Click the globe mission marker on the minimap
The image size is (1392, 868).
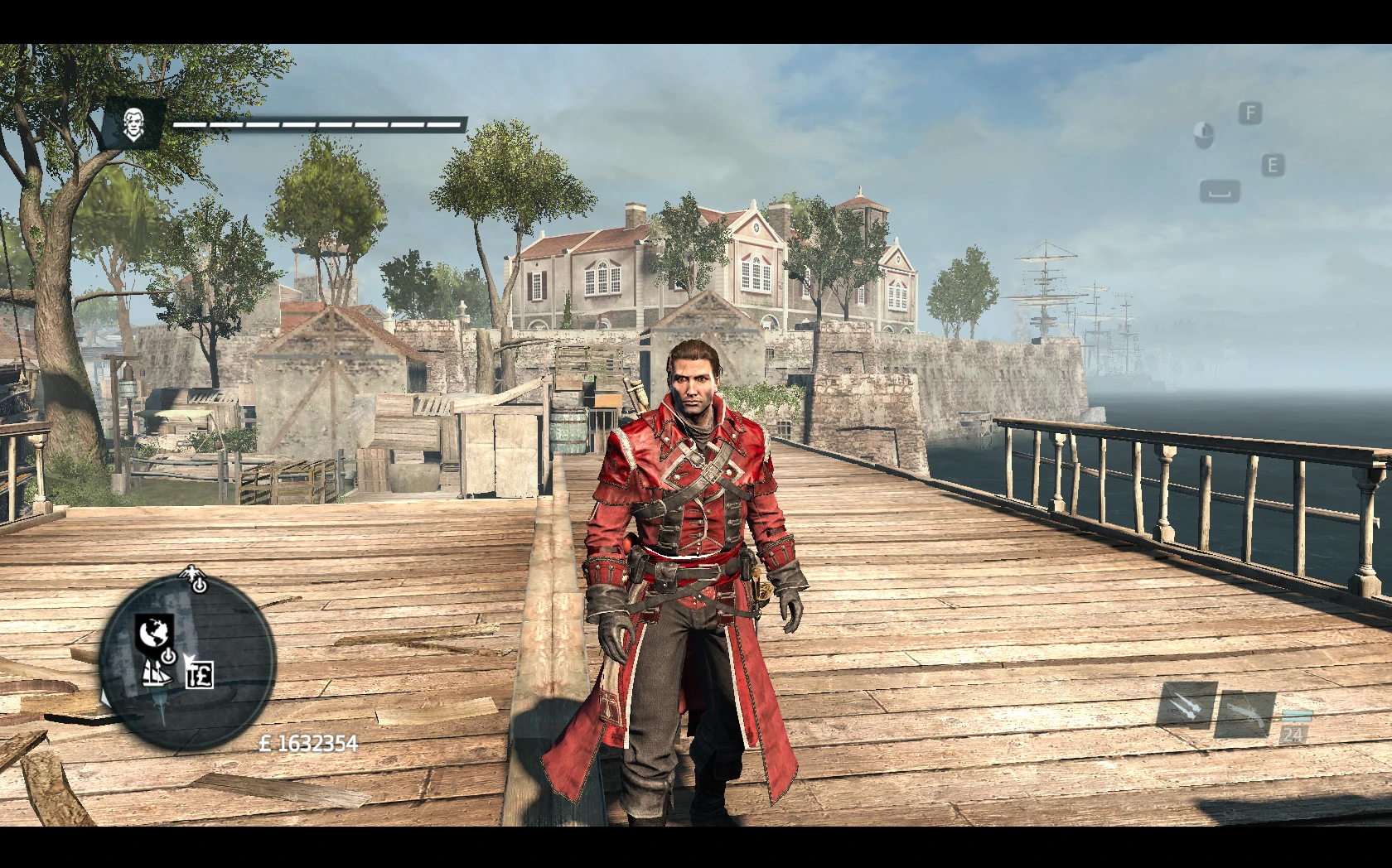click(x=154, y=630)
